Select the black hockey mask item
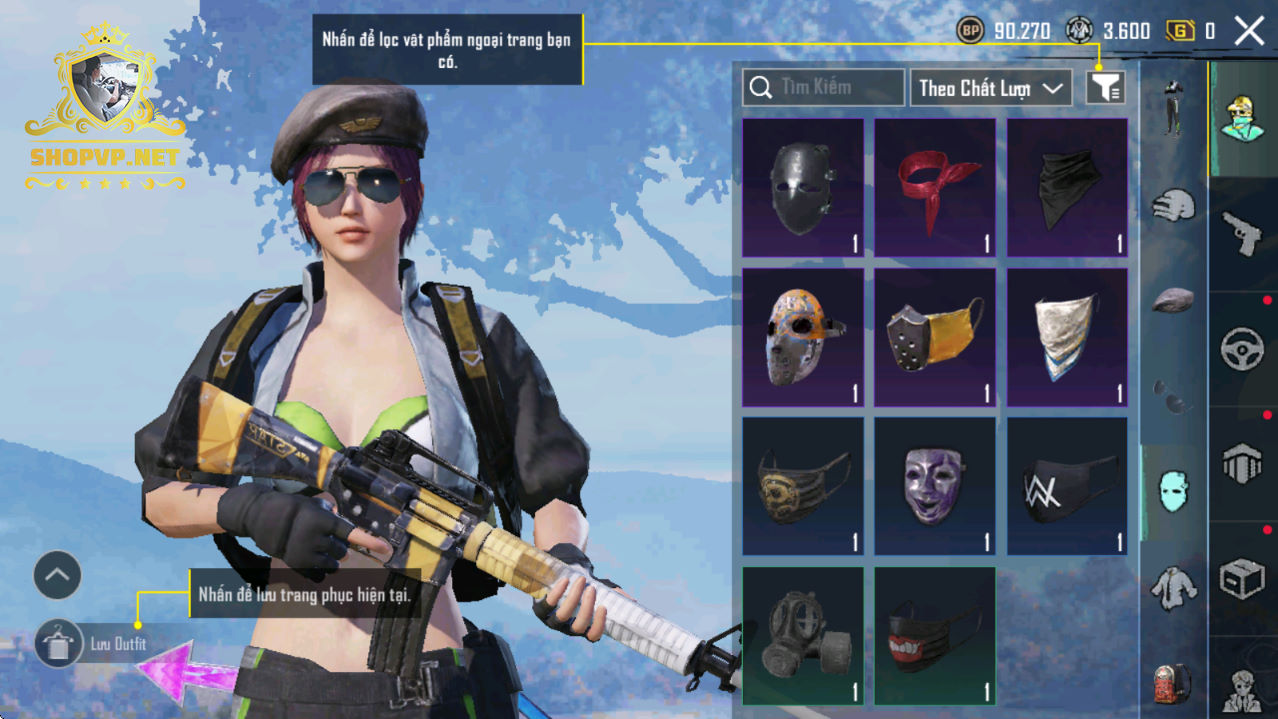 803,187
